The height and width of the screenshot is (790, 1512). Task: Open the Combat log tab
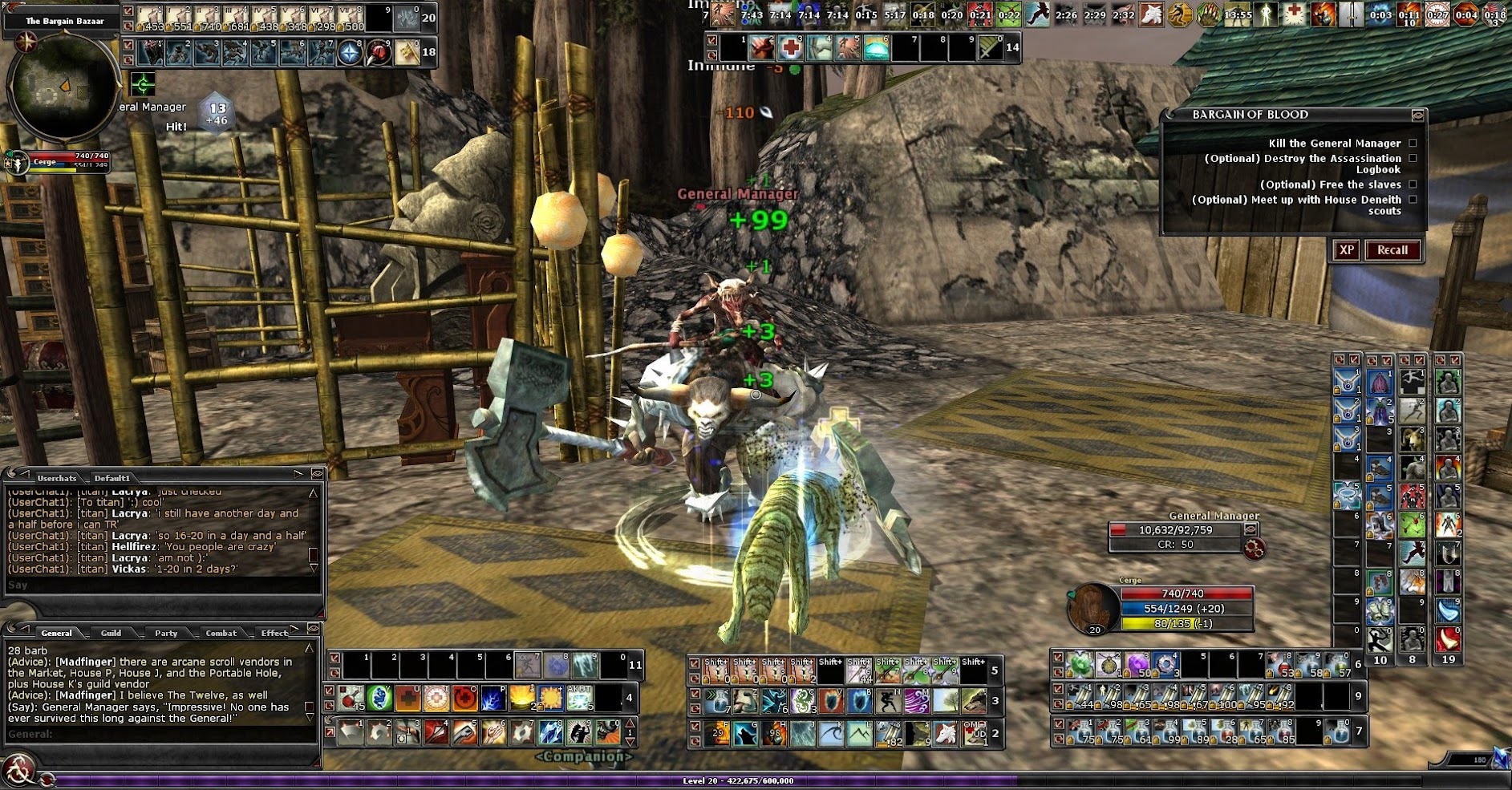(x=221, y=633)
